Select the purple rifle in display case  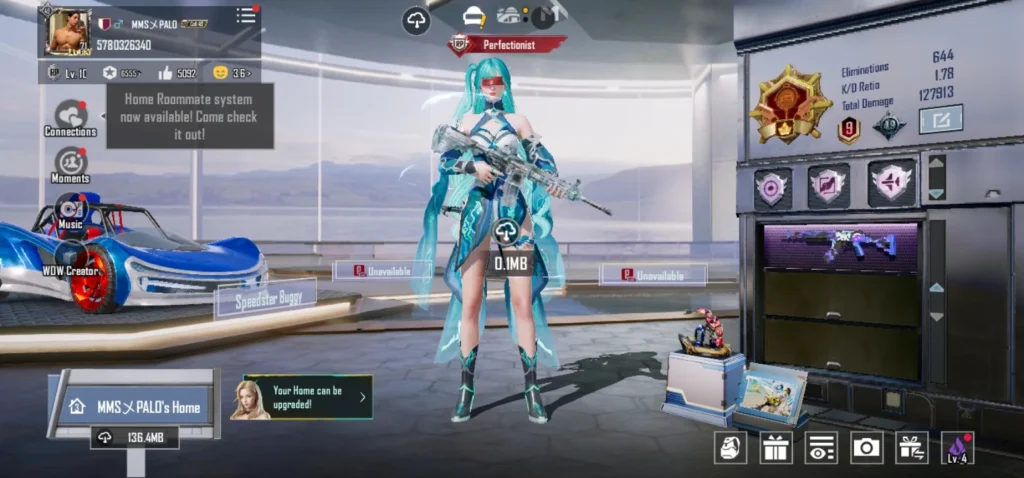pos(840,247)
